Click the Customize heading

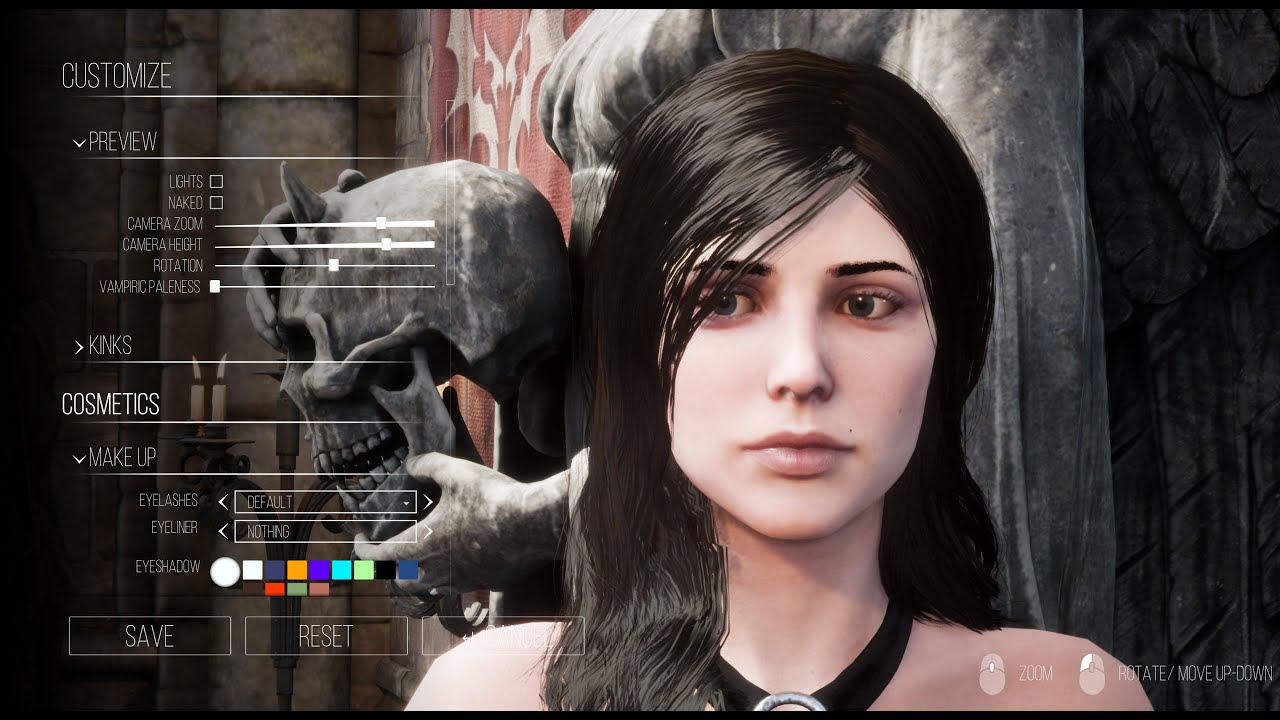117,75
